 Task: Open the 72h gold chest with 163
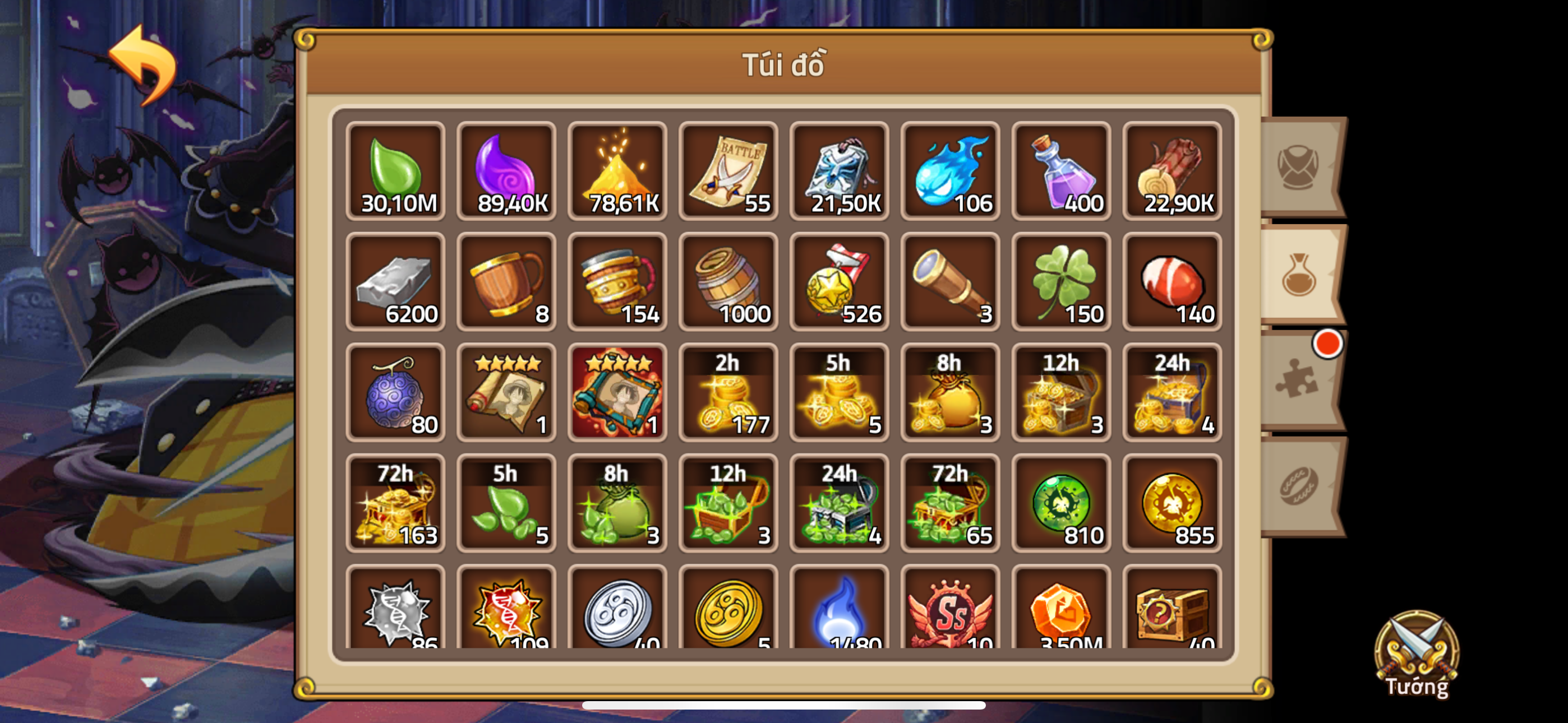tap(396, 503)
